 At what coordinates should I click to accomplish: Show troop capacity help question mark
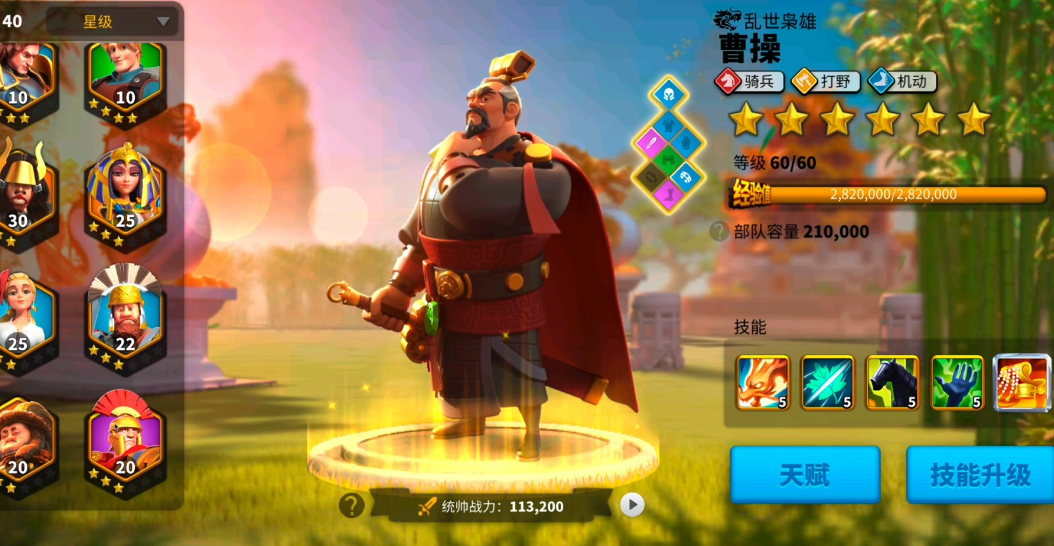pyautogui.click(x=718, y=232)
